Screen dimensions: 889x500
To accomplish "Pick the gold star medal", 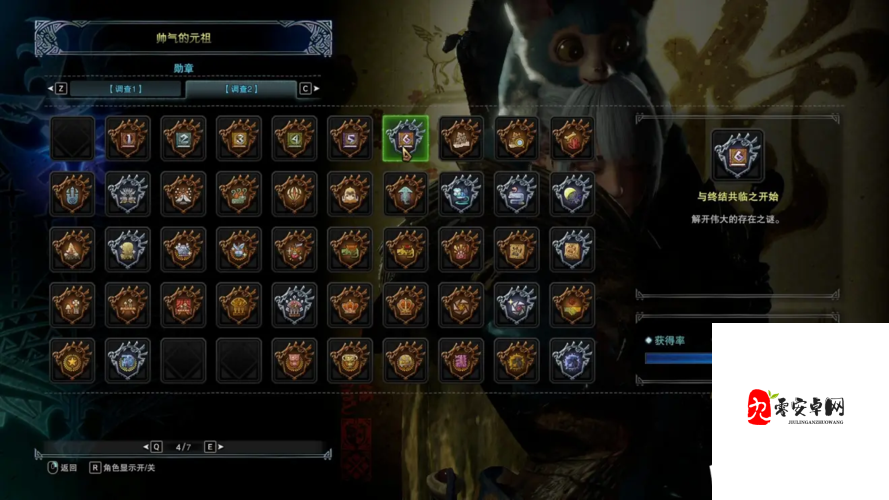I will tap(72, 360).
